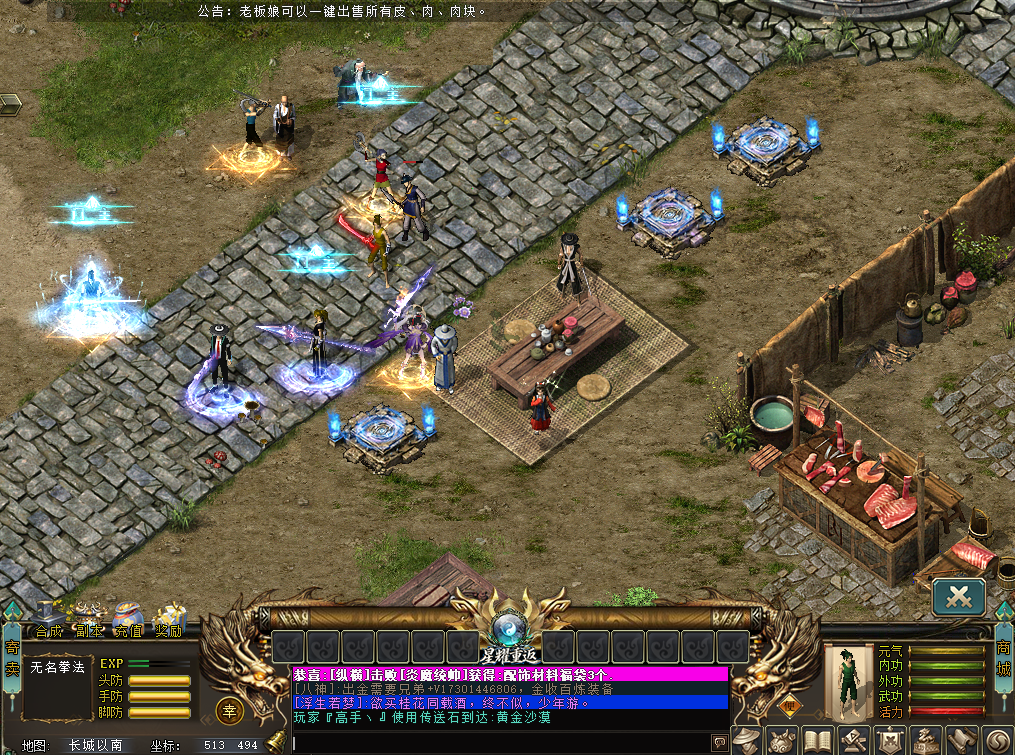Open the 充值 recharge menu

click(127, 621)
